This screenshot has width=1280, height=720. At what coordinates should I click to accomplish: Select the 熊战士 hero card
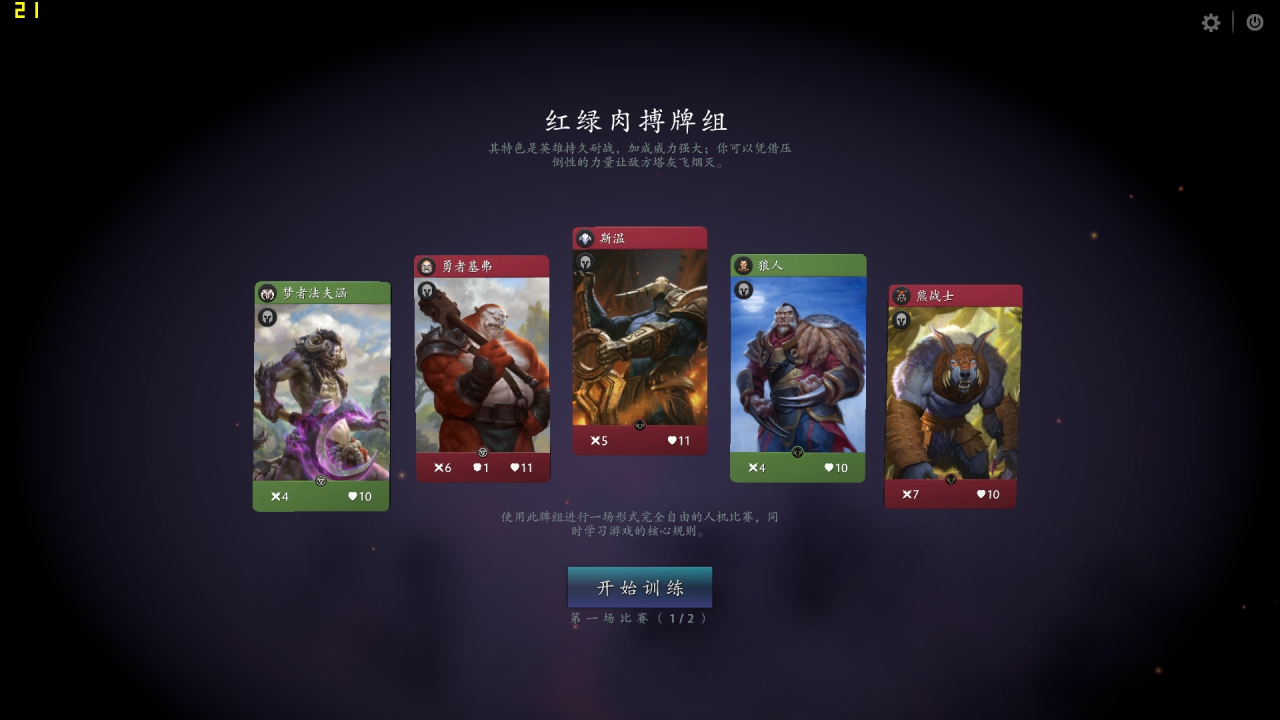pyautogui.click(x=950, y=398)
